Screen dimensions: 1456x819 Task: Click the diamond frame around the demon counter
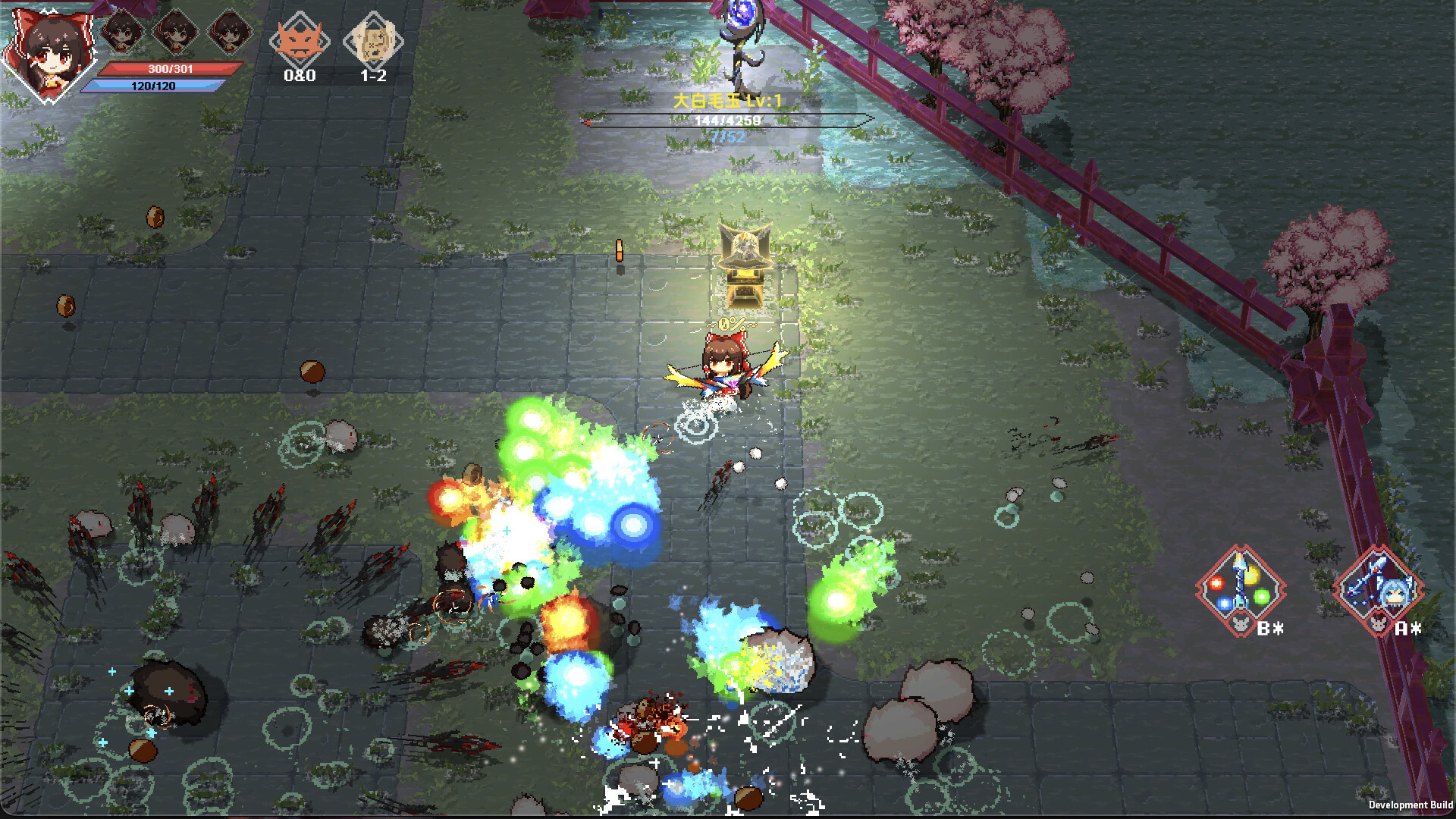(300, 39)
